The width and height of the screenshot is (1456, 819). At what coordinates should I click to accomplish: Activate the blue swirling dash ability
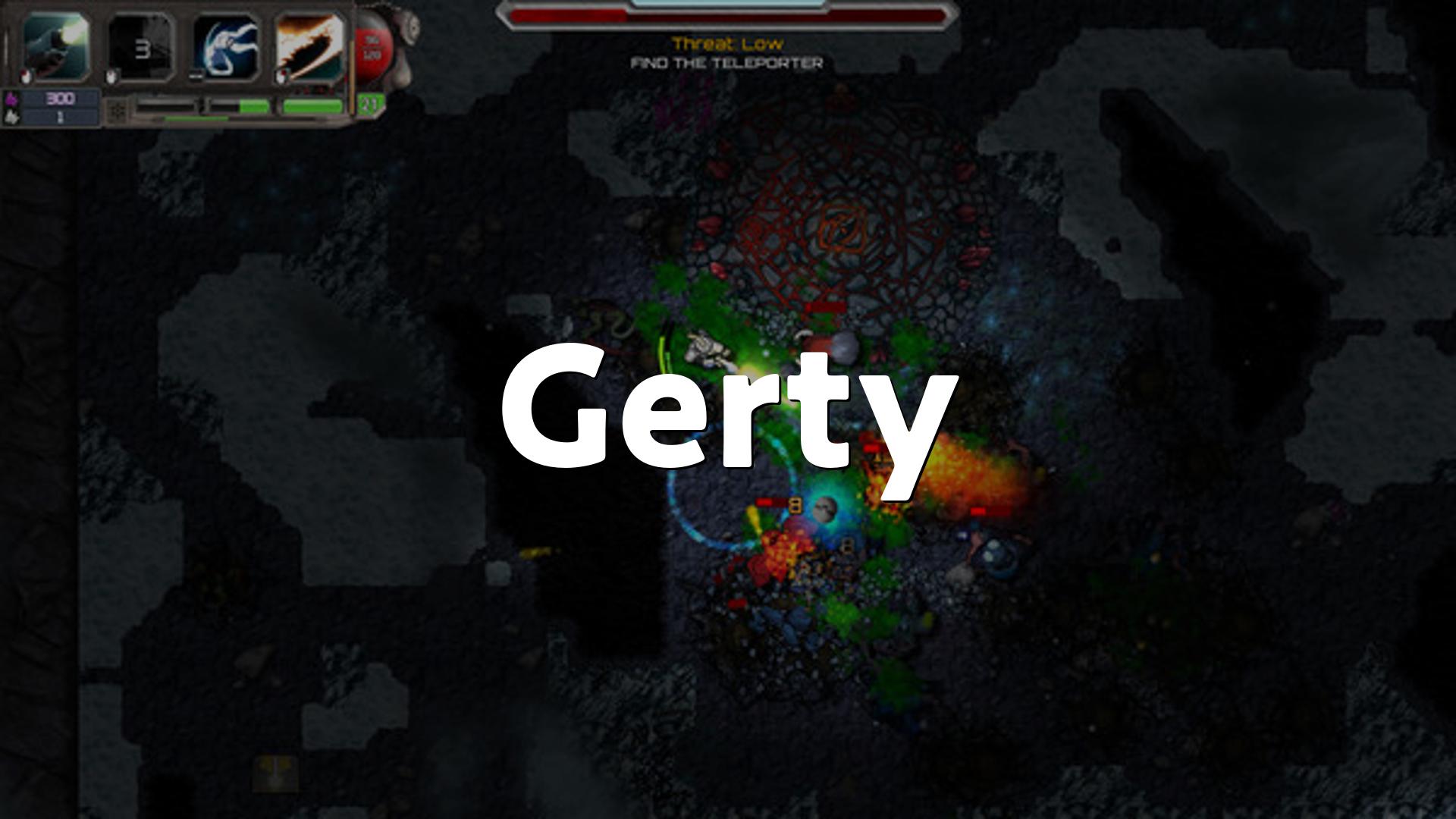pos(226,47)
